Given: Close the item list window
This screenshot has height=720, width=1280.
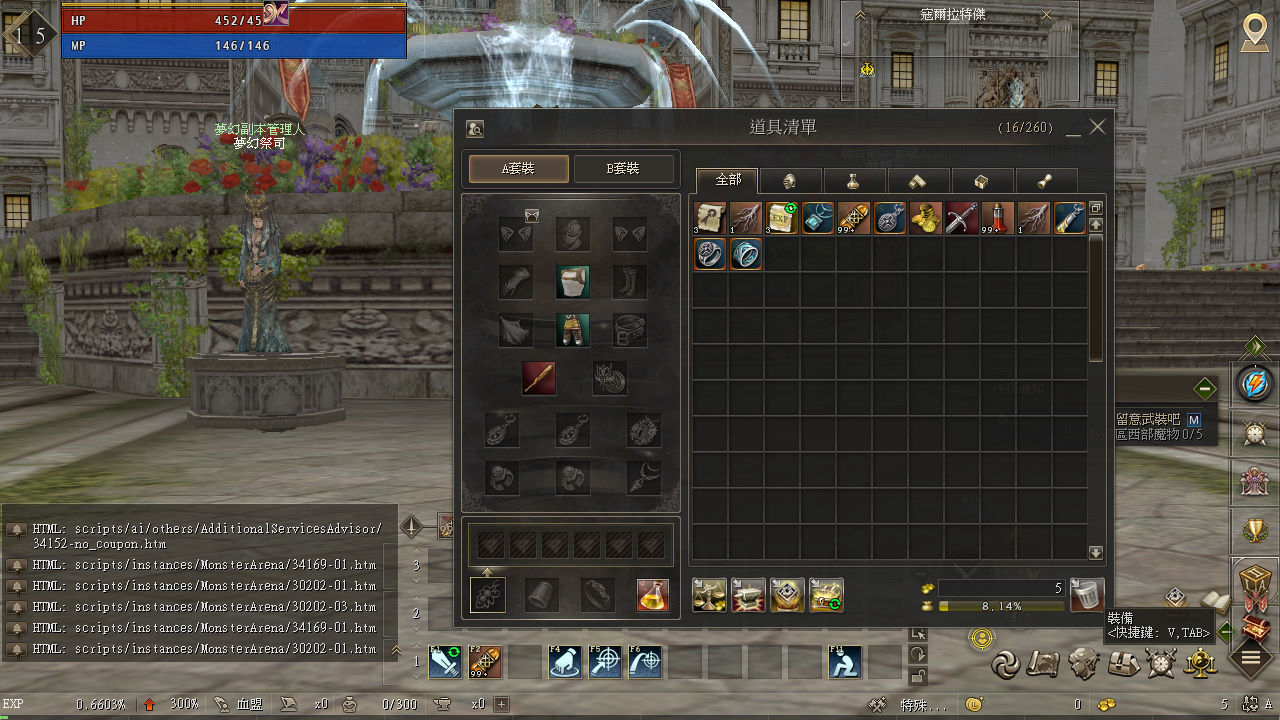Looking at the screenshot, I should point(1098,127).
